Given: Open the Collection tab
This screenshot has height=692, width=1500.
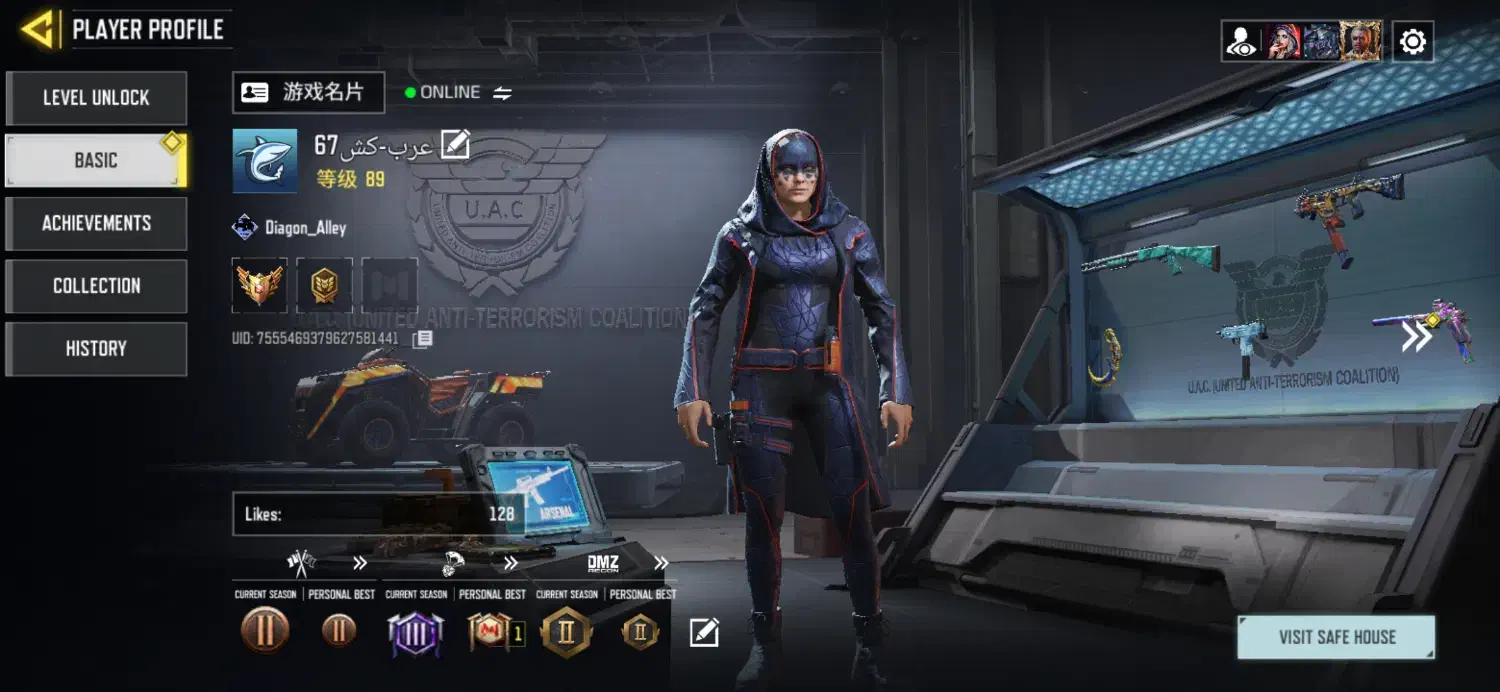Looking at the screenshot, I should pyautogui.click(x=96, y=286).
